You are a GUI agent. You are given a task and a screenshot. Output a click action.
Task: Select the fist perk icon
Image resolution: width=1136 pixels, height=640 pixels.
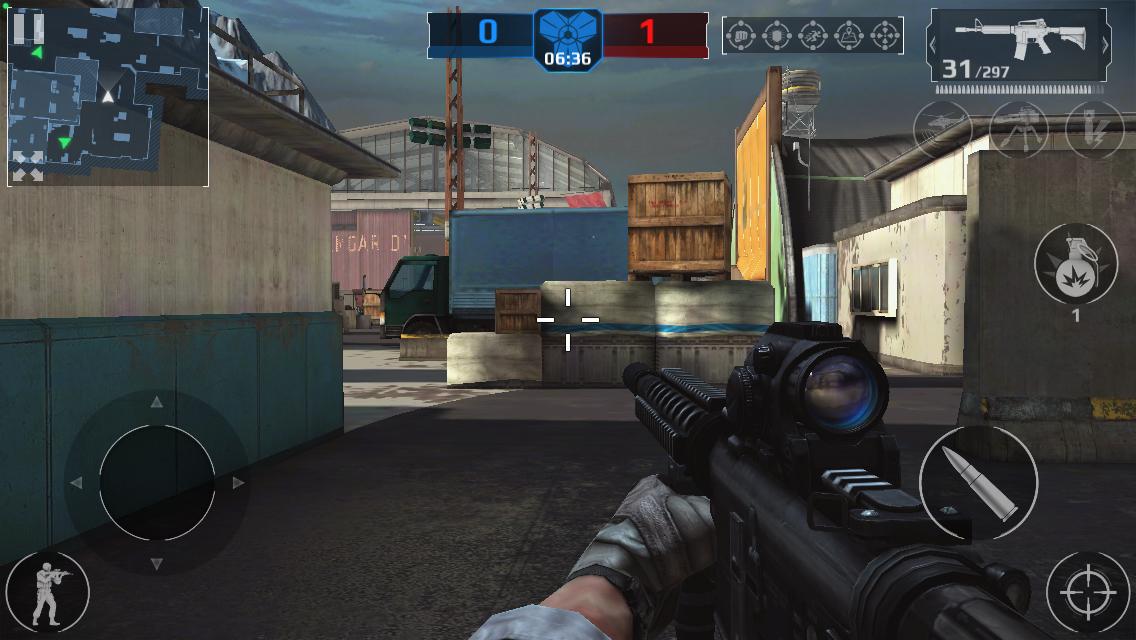[x=741, y=36]
